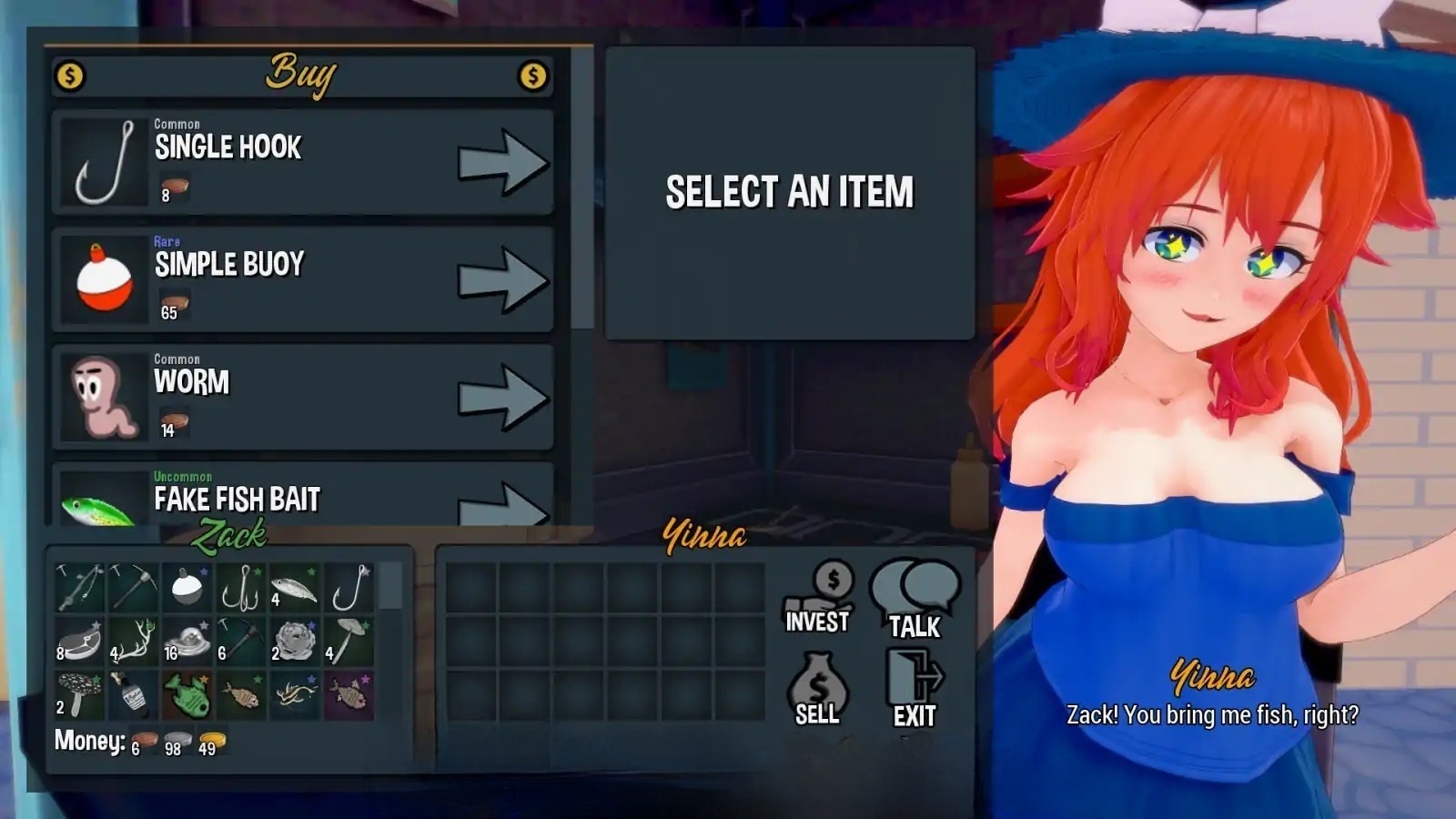Choose the raw meat stack
This screenshot has height=819, width=1456.
(x=79, y=642)
